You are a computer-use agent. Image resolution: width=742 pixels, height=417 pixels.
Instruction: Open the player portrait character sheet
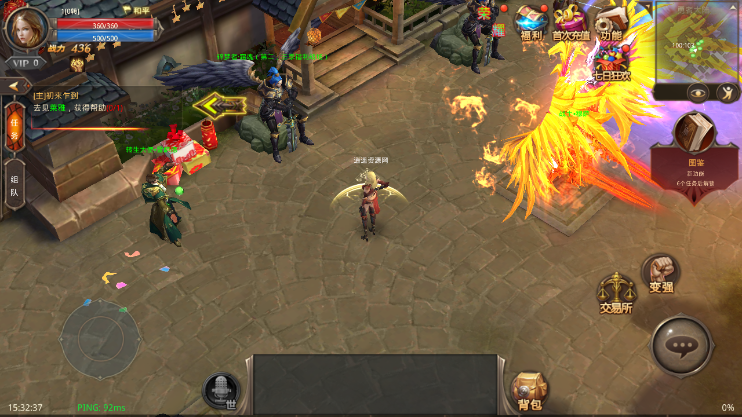(x=26, y=27)
